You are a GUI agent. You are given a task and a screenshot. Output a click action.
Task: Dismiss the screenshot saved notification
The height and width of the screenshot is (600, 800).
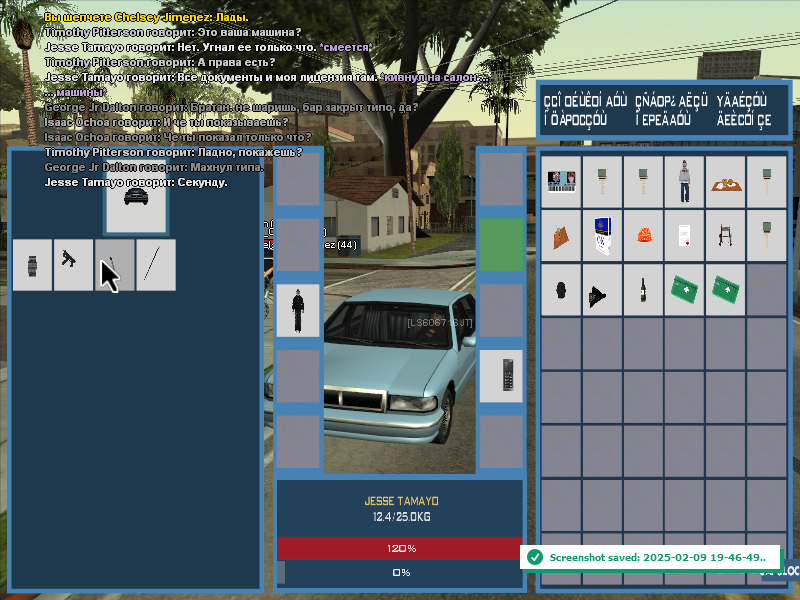click(648, 556)
